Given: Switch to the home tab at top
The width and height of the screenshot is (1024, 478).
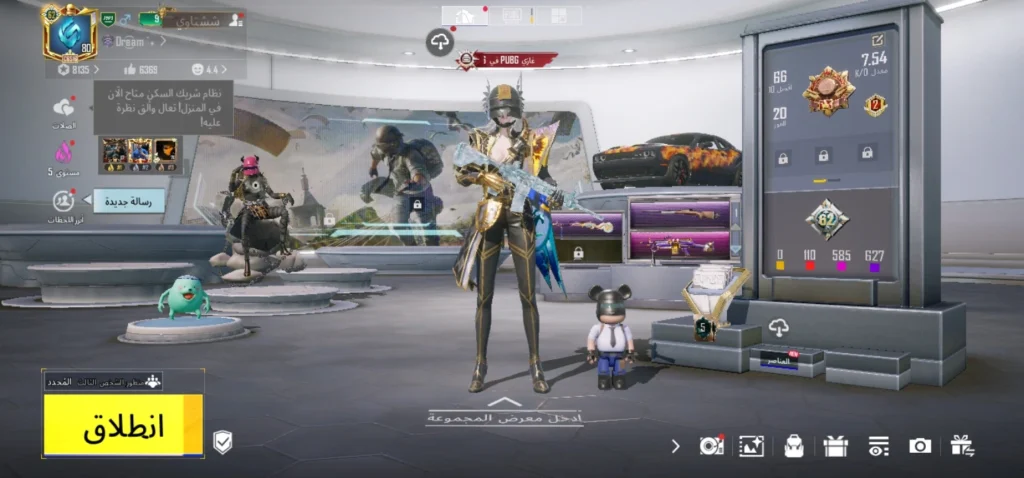Looking at the screenshot, I should (x=465, y=16).
